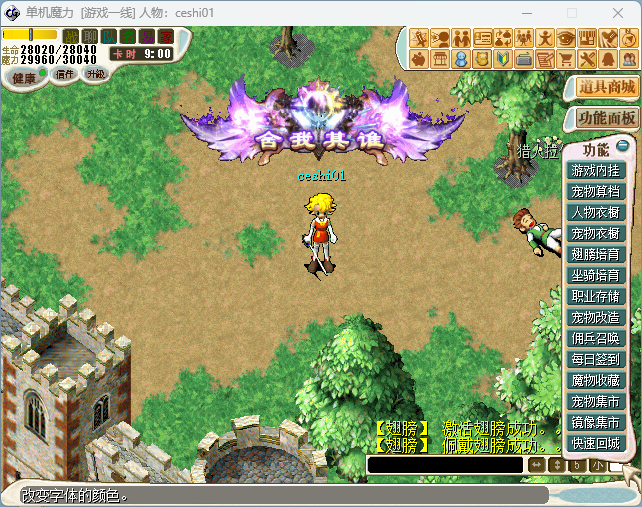Viewport: 642px width, 507px height.
Task: Choose 佣兵召唤 mercenary summon
Action: click(596, 338)
